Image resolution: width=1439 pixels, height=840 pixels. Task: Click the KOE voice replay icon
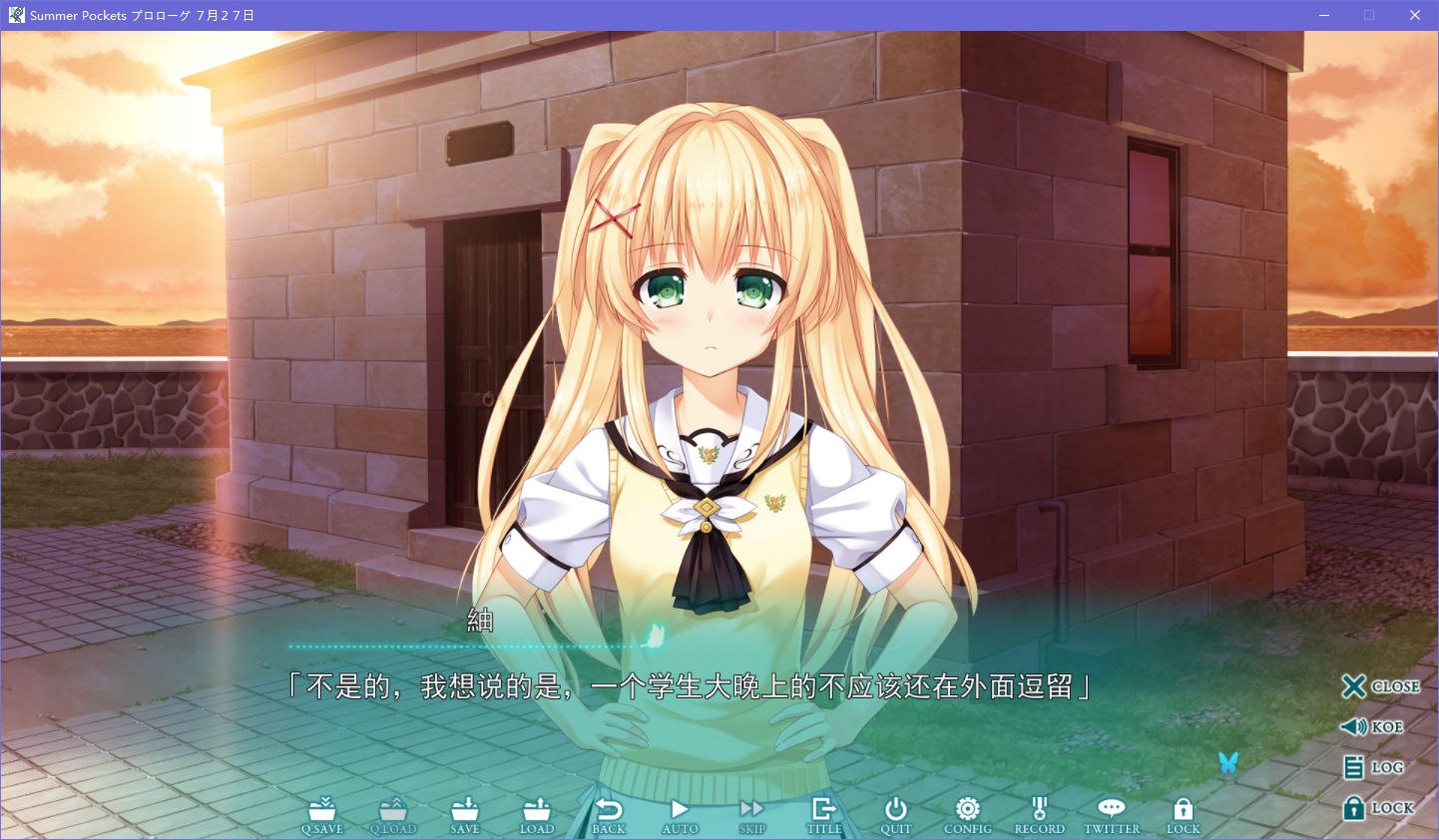(1369, 726)
